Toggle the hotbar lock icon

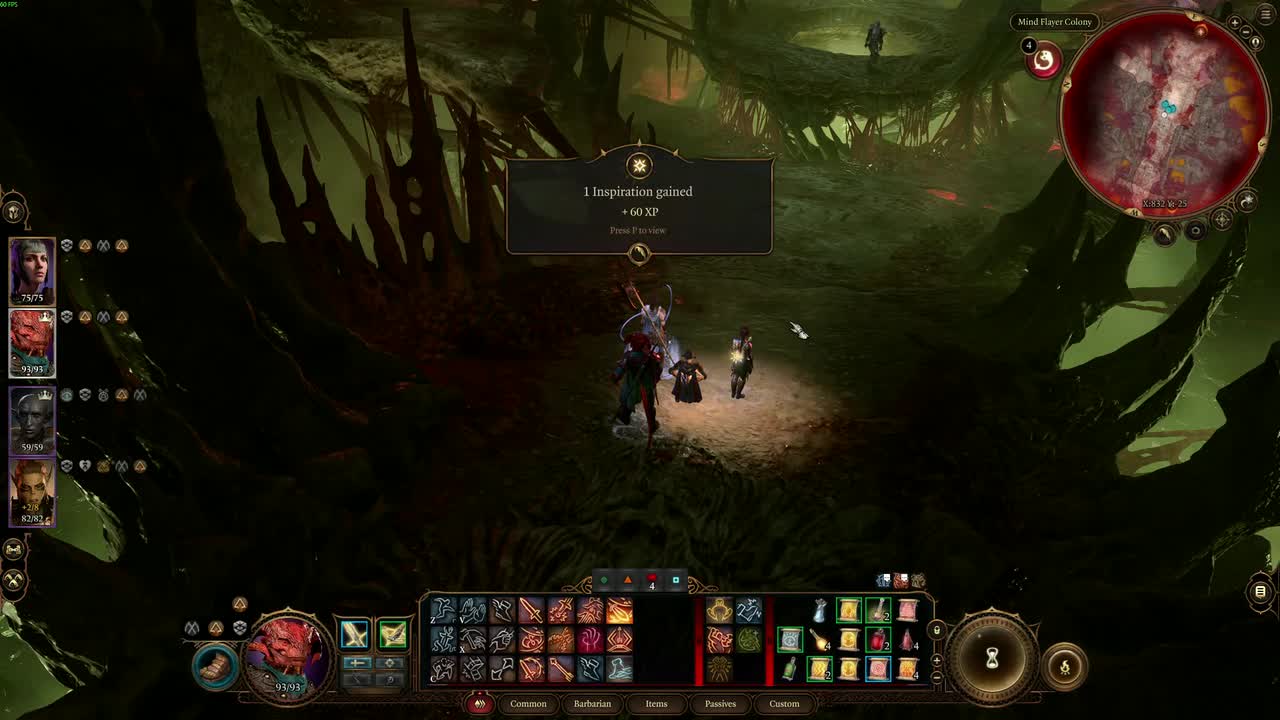point(936,630)
